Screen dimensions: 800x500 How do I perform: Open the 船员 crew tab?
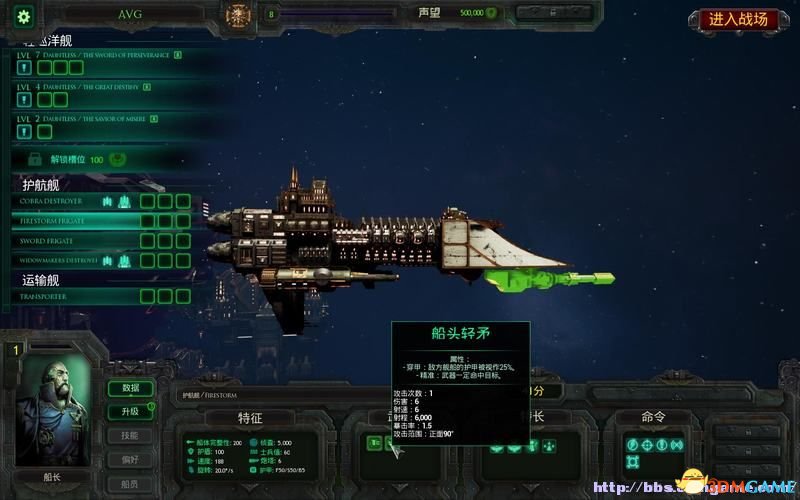point(130,482)
